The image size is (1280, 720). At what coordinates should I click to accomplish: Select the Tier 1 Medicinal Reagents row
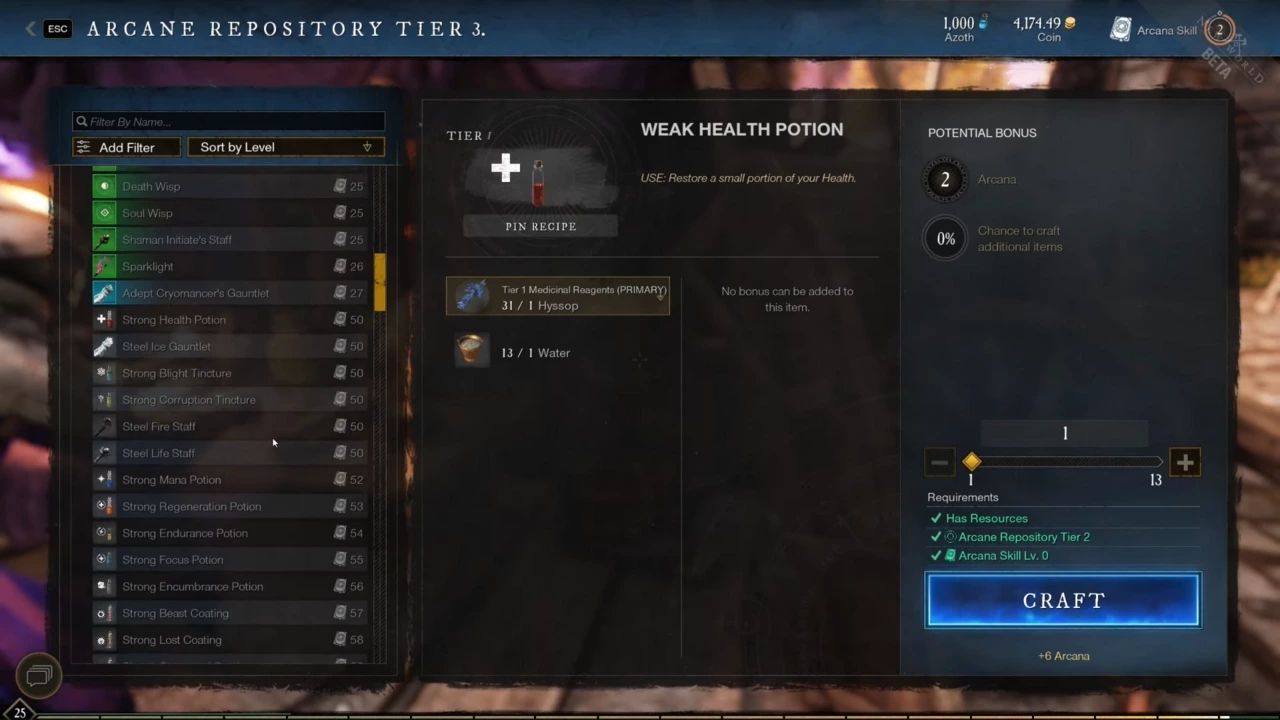coord(557,296)
